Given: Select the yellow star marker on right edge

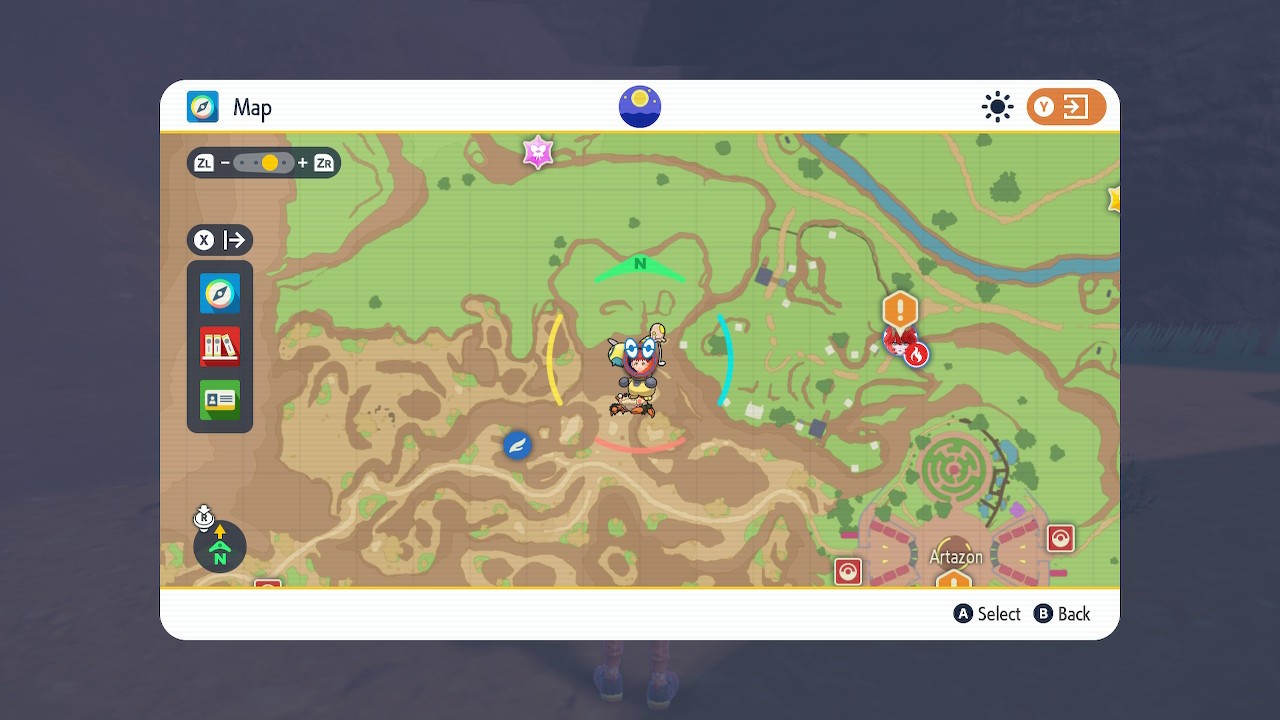Looking at the screenshot, I should click(1113, 198).
